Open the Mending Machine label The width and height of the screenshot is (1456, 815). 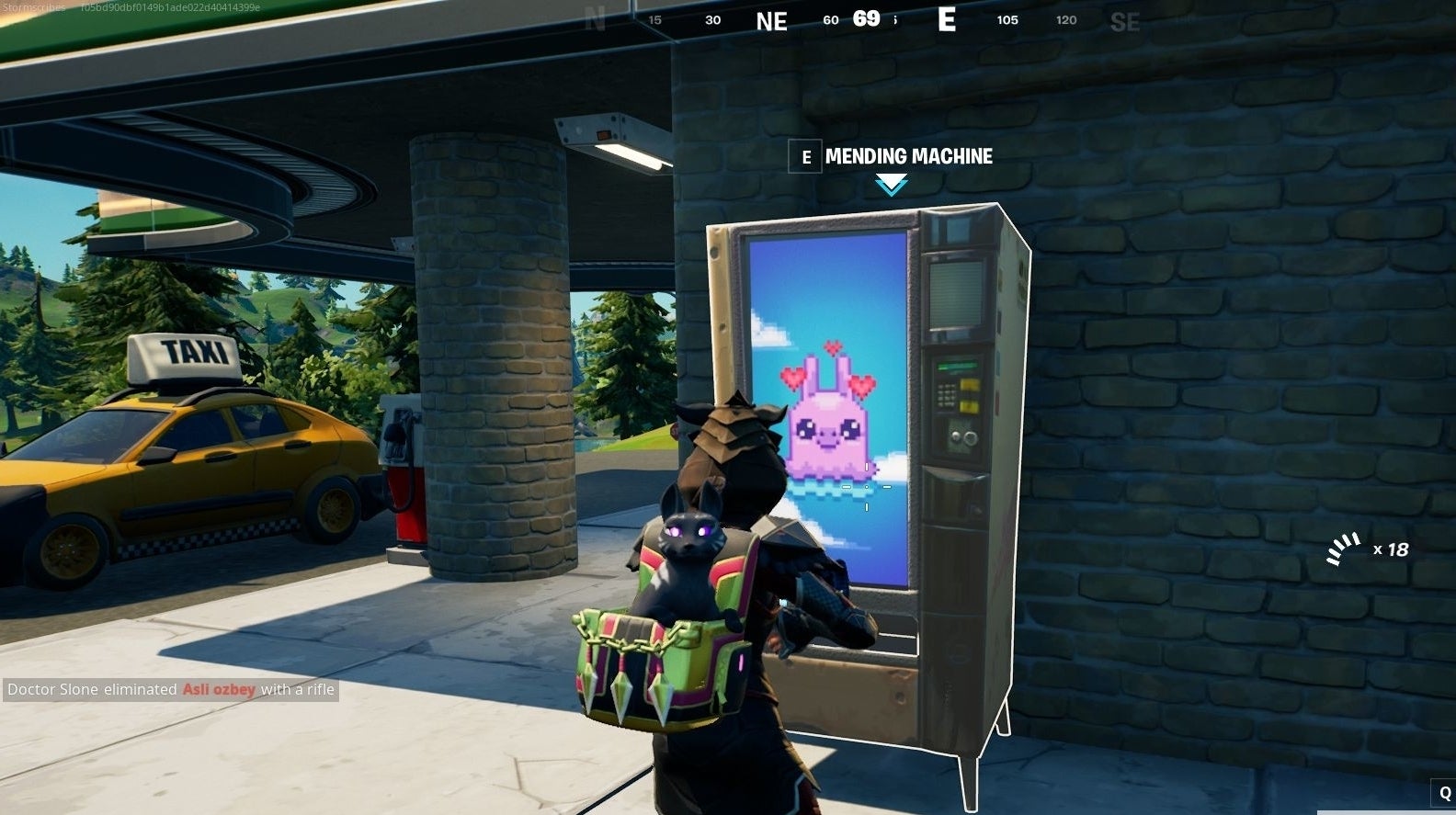pos(907,156)
